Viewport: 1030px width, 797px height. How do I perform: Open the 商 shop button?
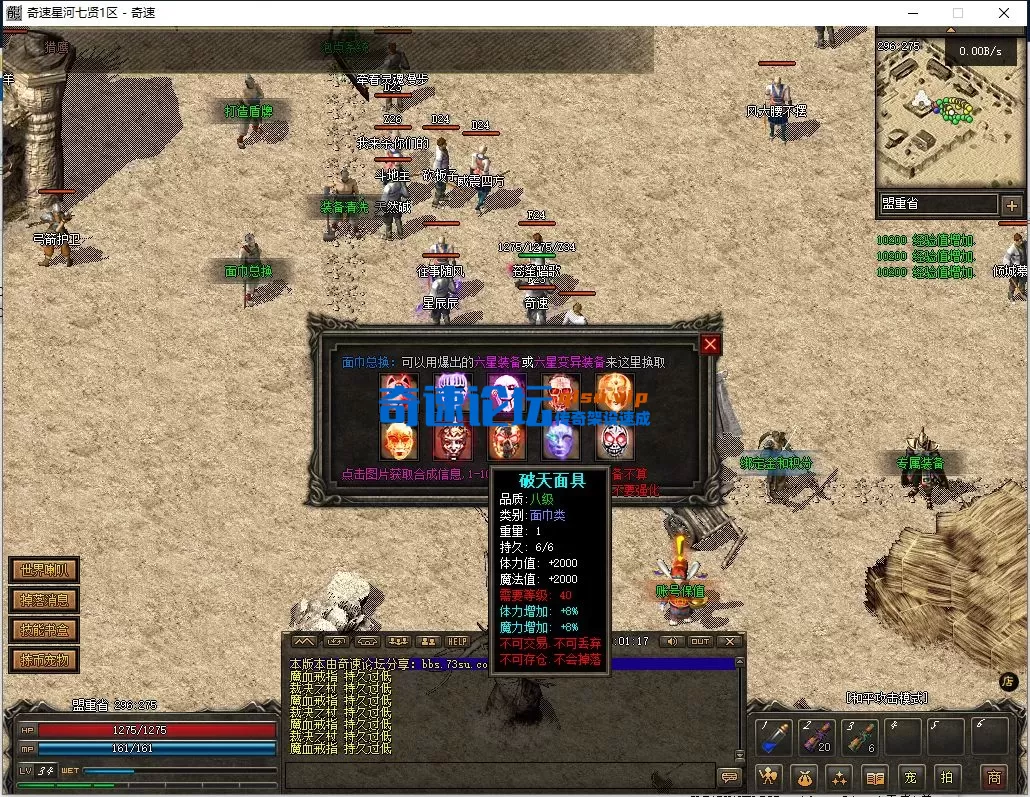click(x=993, y=777)
